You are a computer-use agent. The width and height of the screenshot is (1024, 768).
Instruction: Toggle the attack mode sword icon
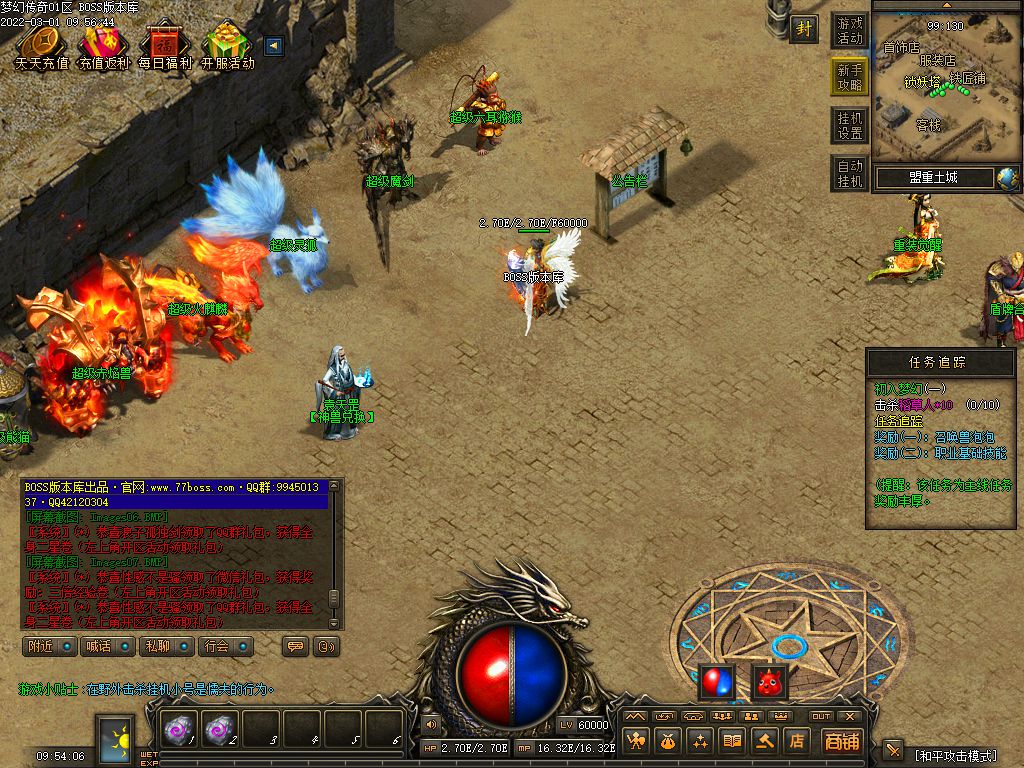[893, 751]
